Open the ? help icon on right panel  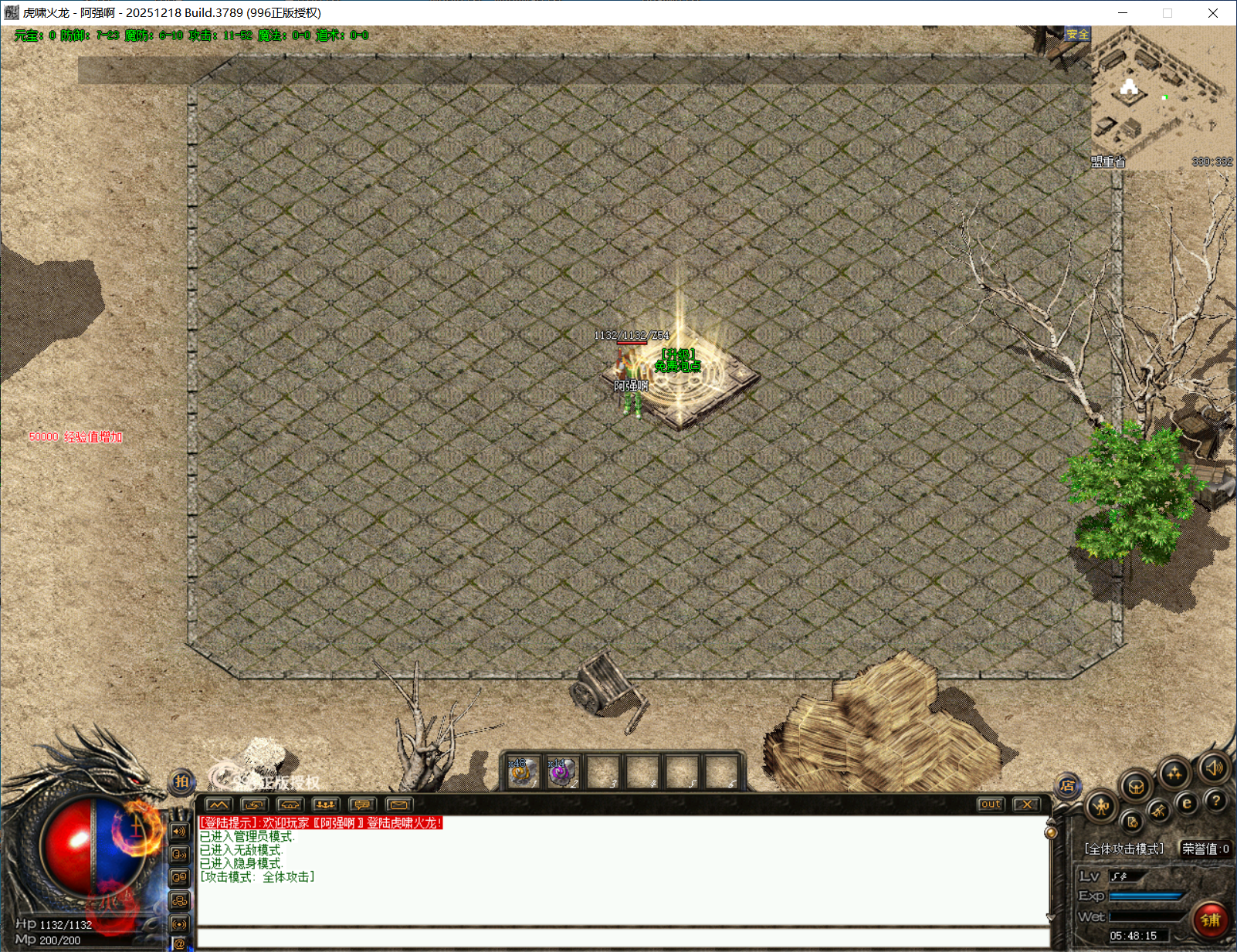1216,801
